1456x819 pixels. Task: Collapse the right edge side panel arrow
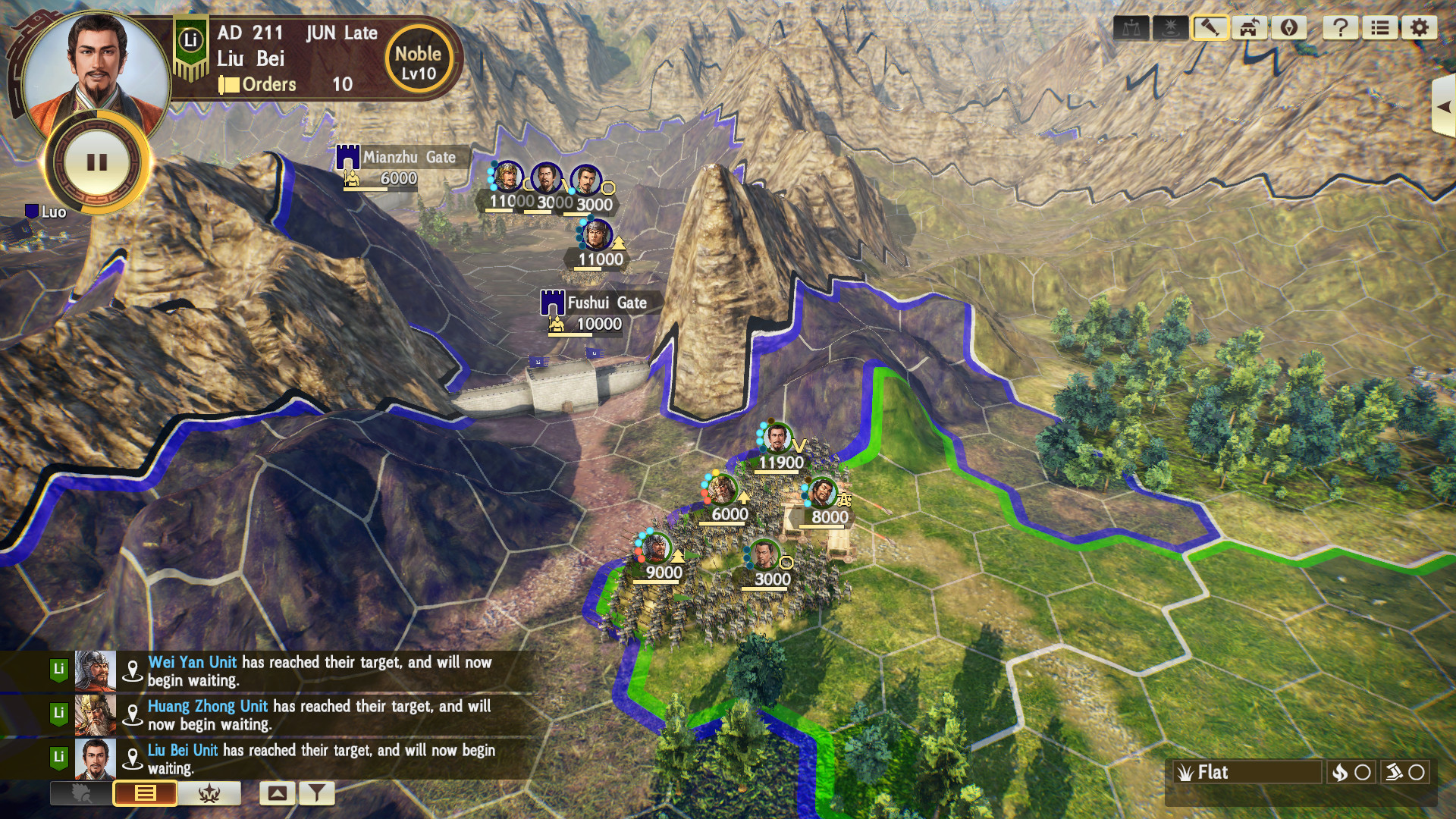[1445, 106]
